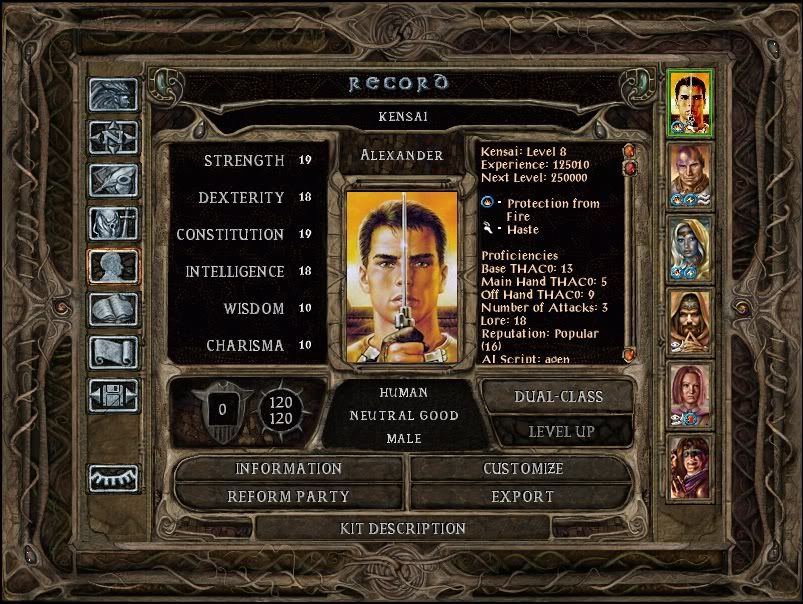Viewport: 803px width, 604px height.
Task: Return to game with the dragon head icon
Action: pos(113,97)
